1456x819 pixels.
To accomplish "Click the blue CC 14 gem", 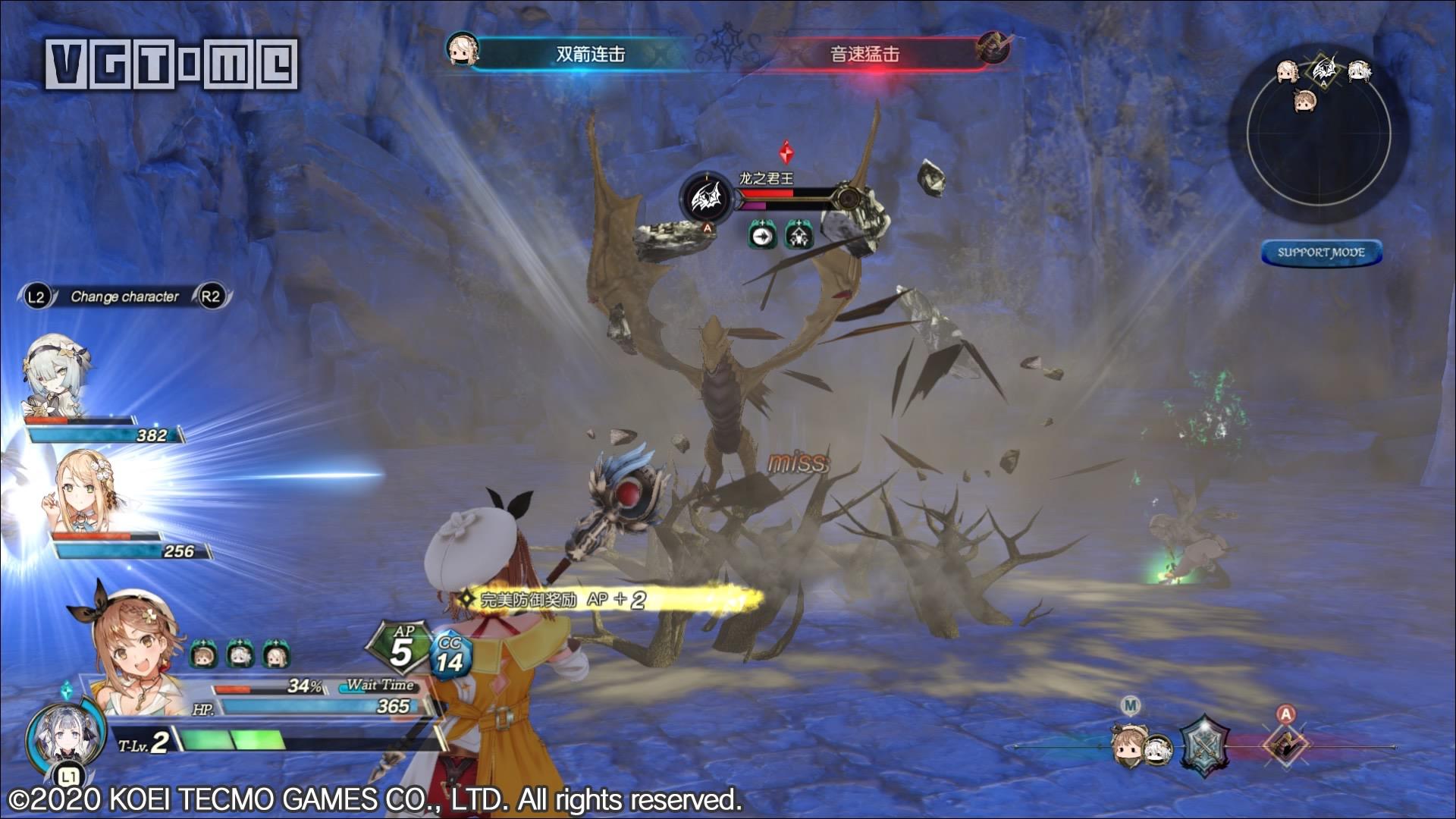I will tap(450, 657).
